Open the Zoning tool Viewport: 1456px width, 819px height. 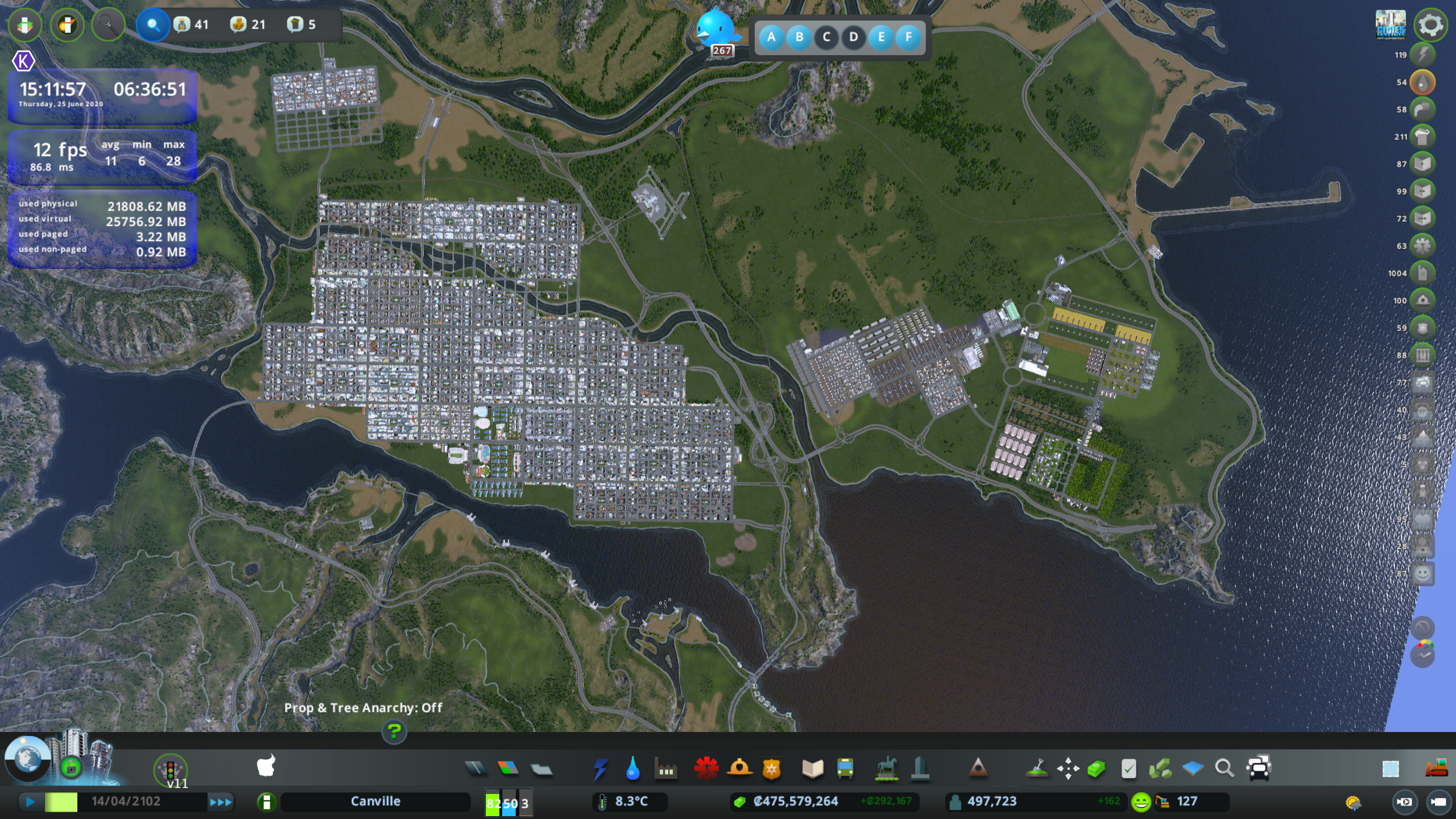[x=508, y=768]
